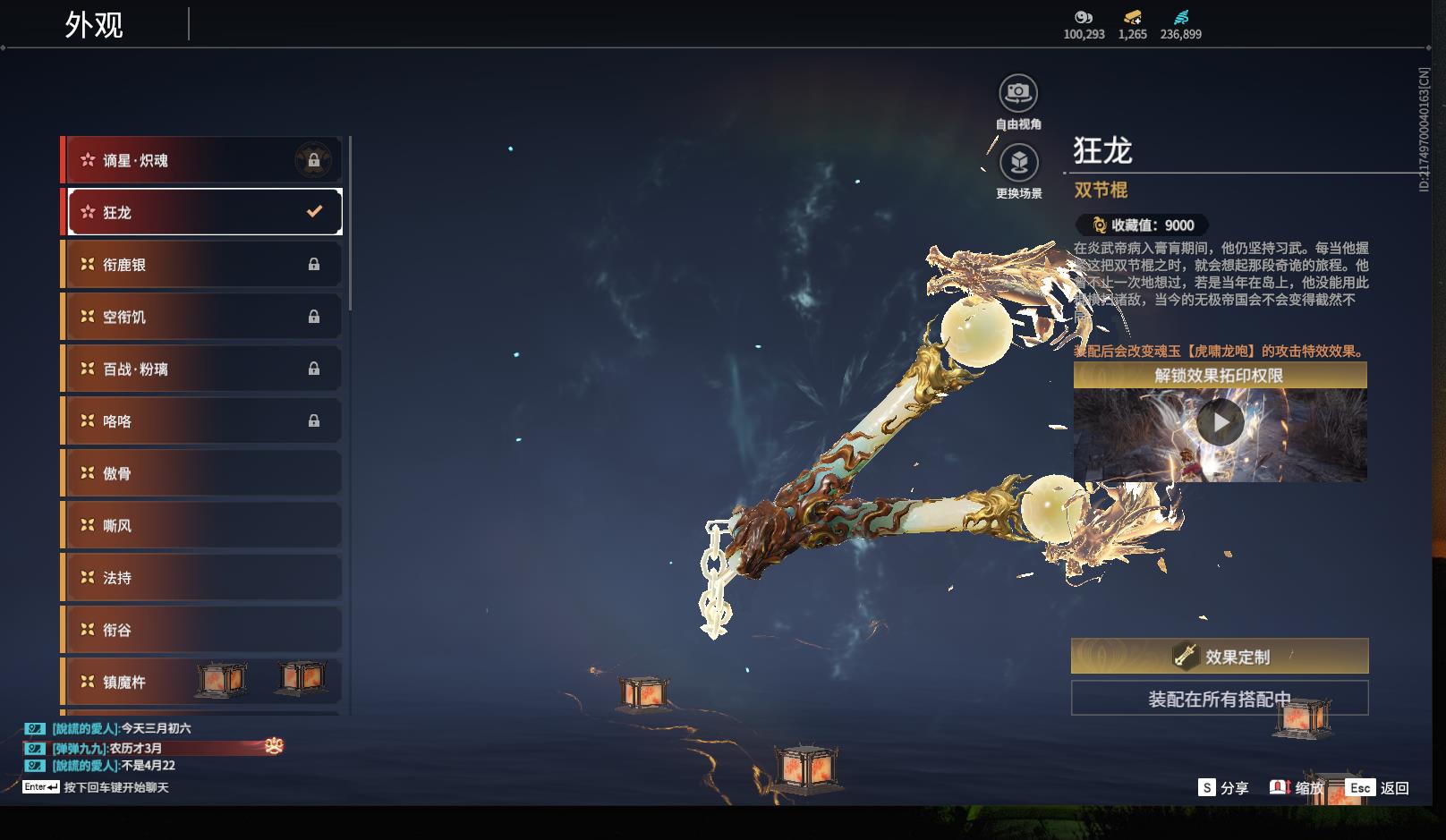Open the 分享 share option
The image size is (1446, 840).
click(x=1223, y=787)
